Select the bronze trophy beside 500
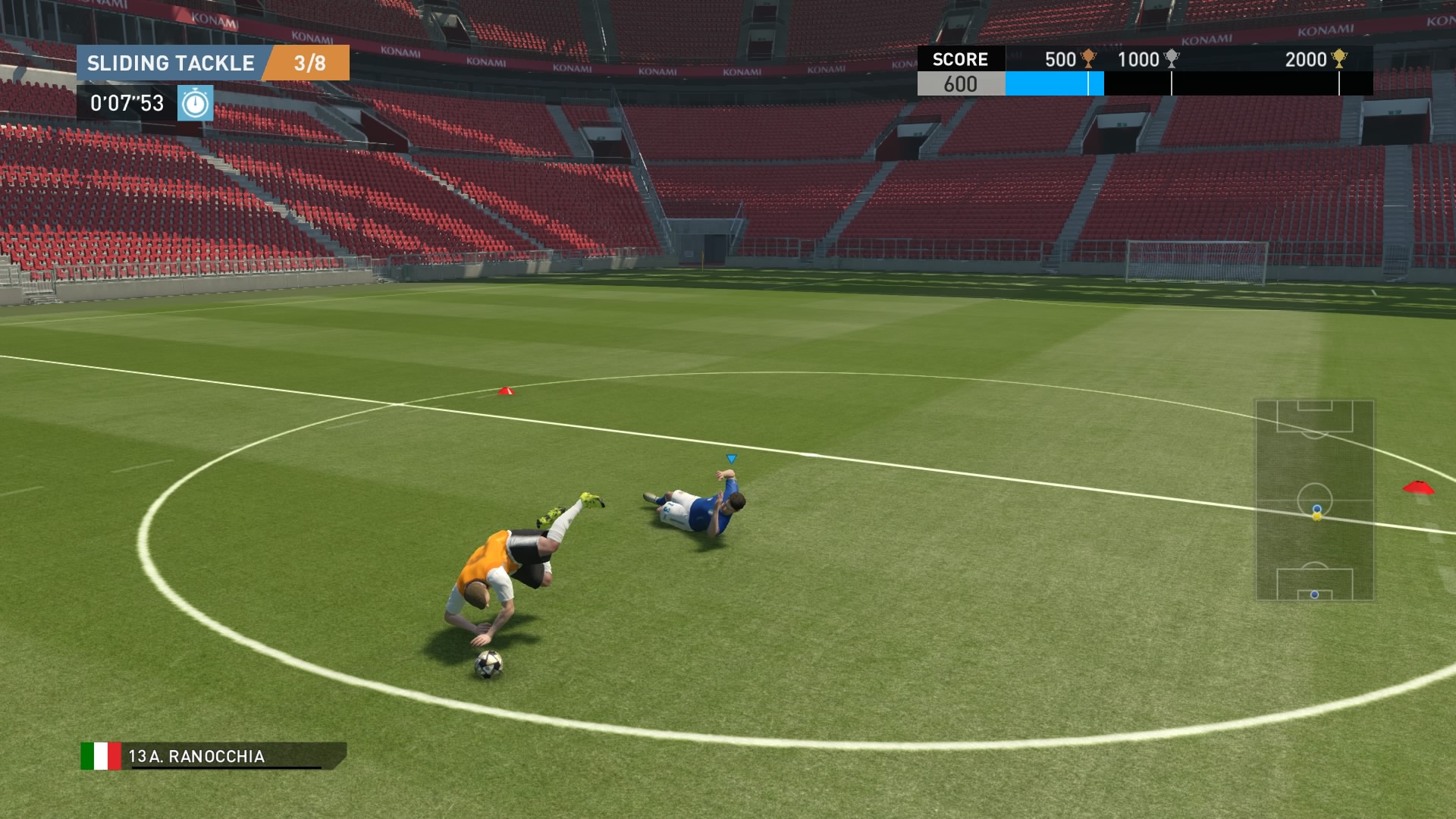Viewport: 1456px width, 819px height. 1087,58
